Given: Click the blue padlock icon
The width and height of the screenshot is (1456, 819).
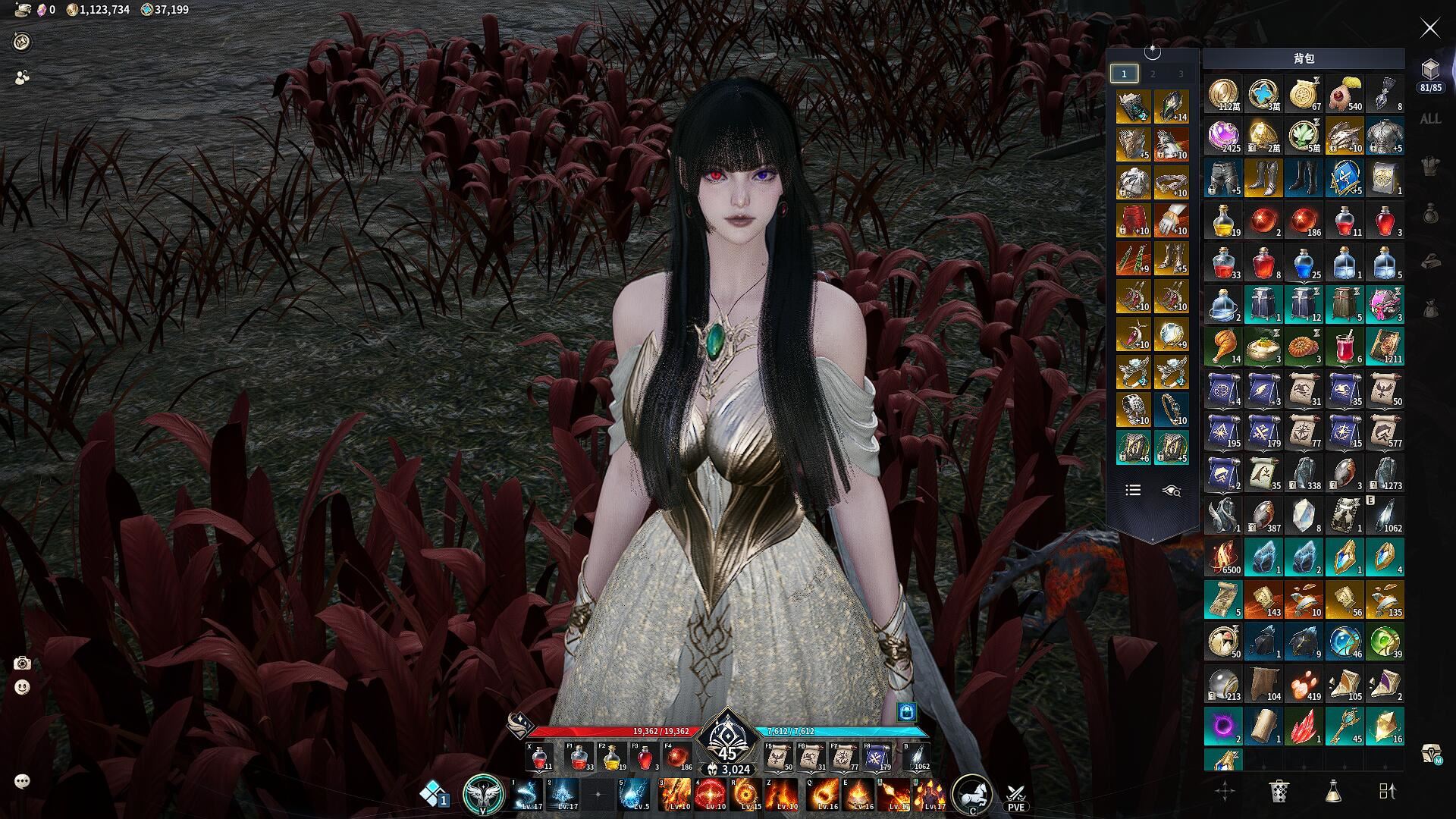Looking at the screenshot, I should coord(907,711).
